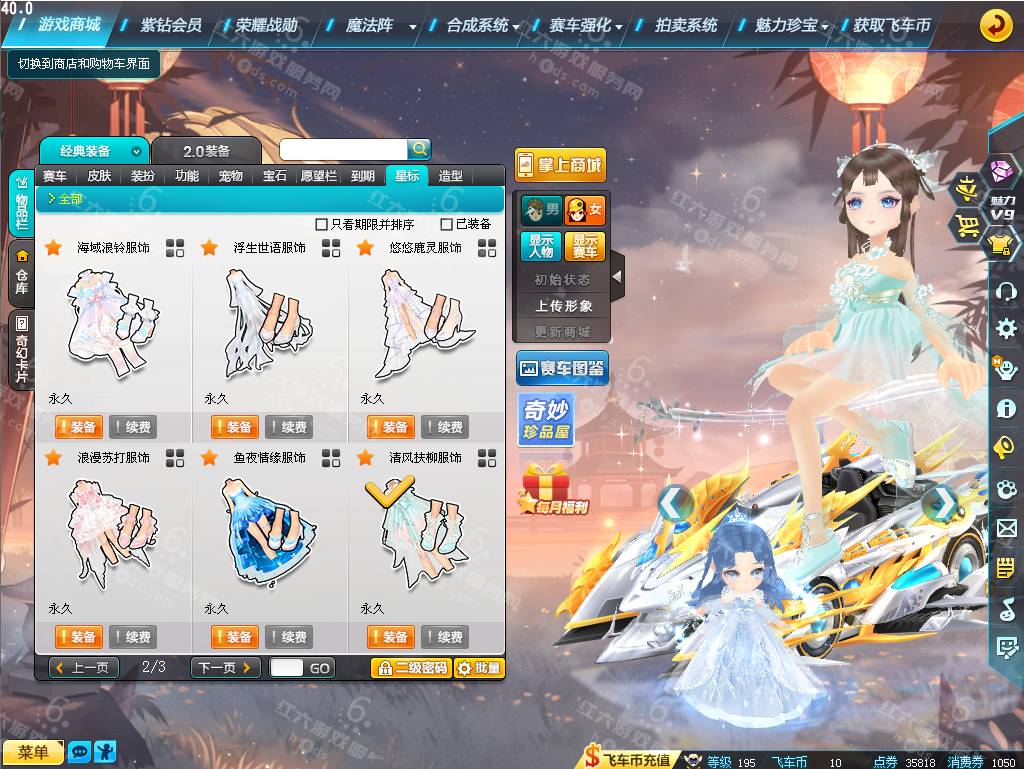Viewport: 1024px width, 769px height.
Task: Open the 仓库 warehouse side tab
Action: point(22,273)
